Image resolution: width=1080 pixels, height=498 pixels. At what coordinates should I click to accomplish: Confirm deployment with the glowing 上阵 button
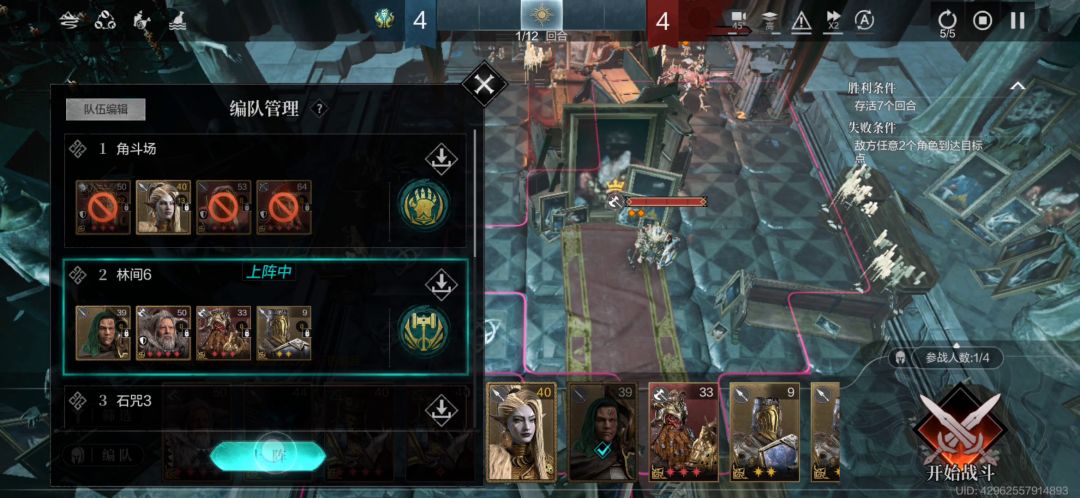point(268,455)
